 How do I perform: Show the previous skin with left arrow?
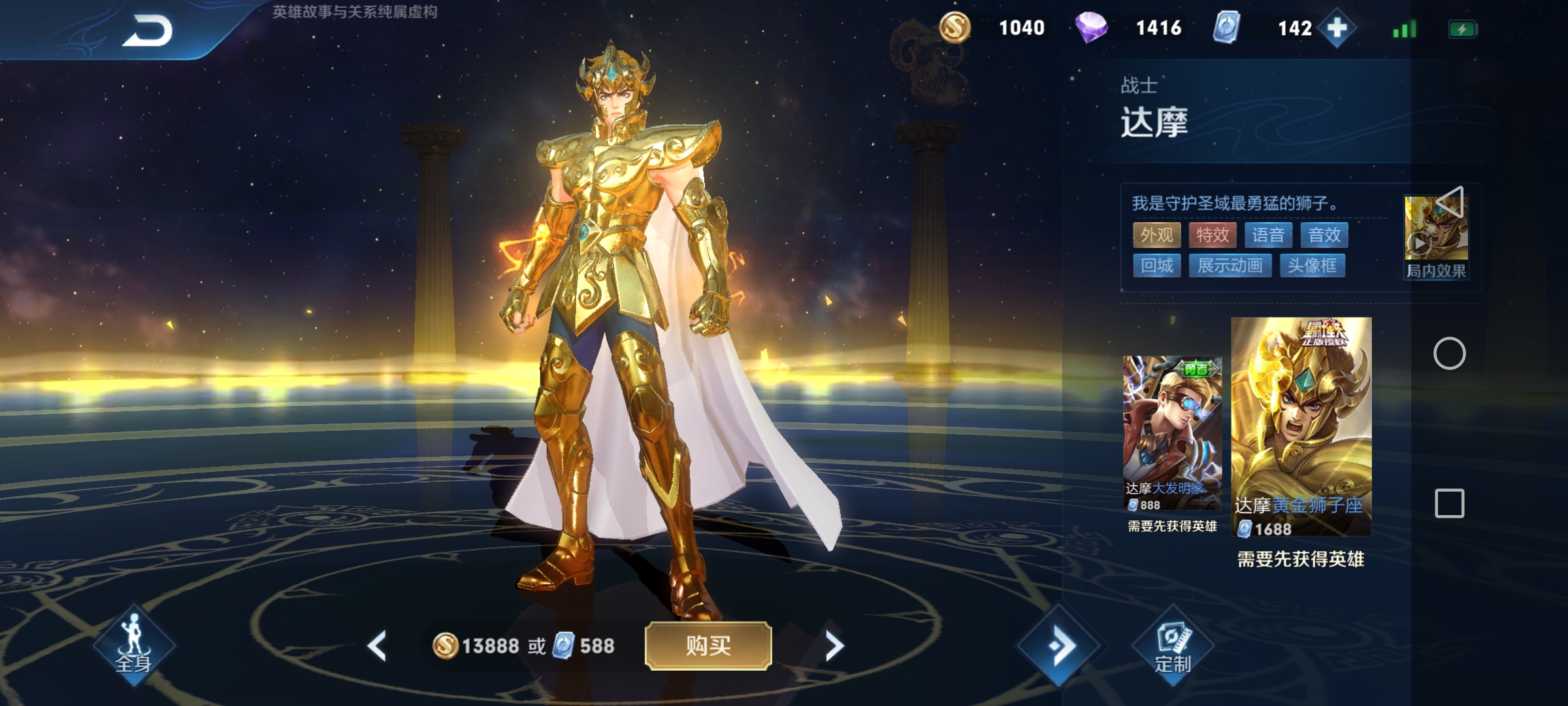tap(377, 646)
